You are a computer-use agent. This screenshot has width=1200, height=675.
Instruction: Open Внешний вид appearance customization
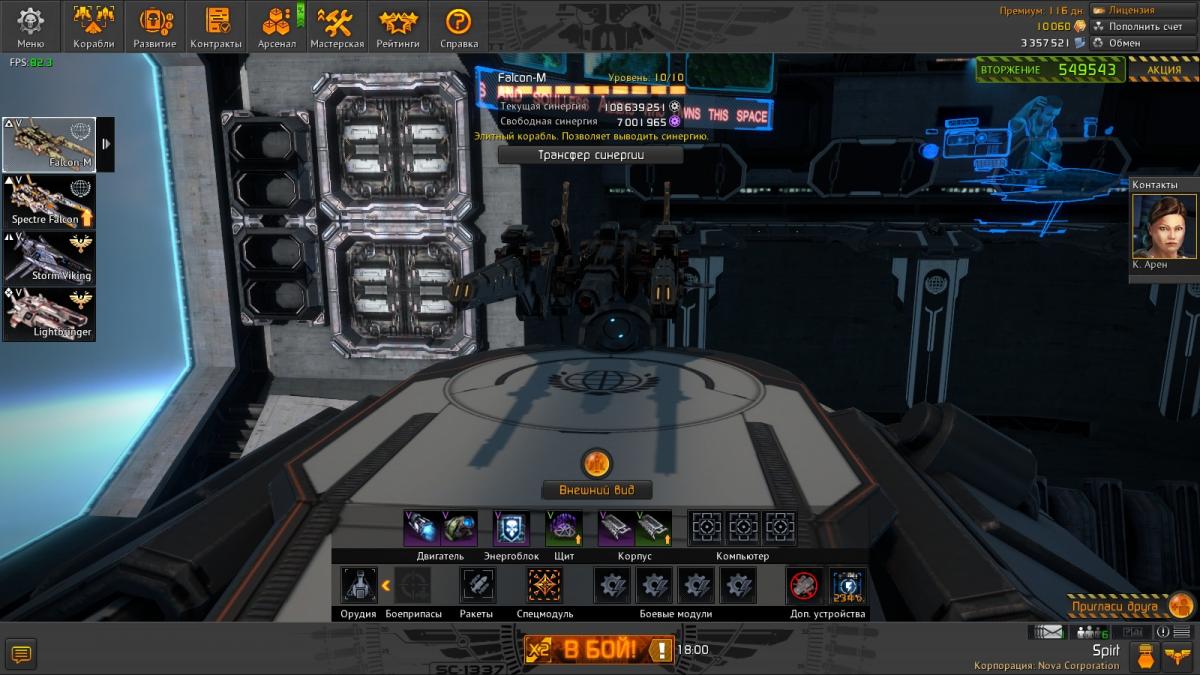(x=597, y=490)
